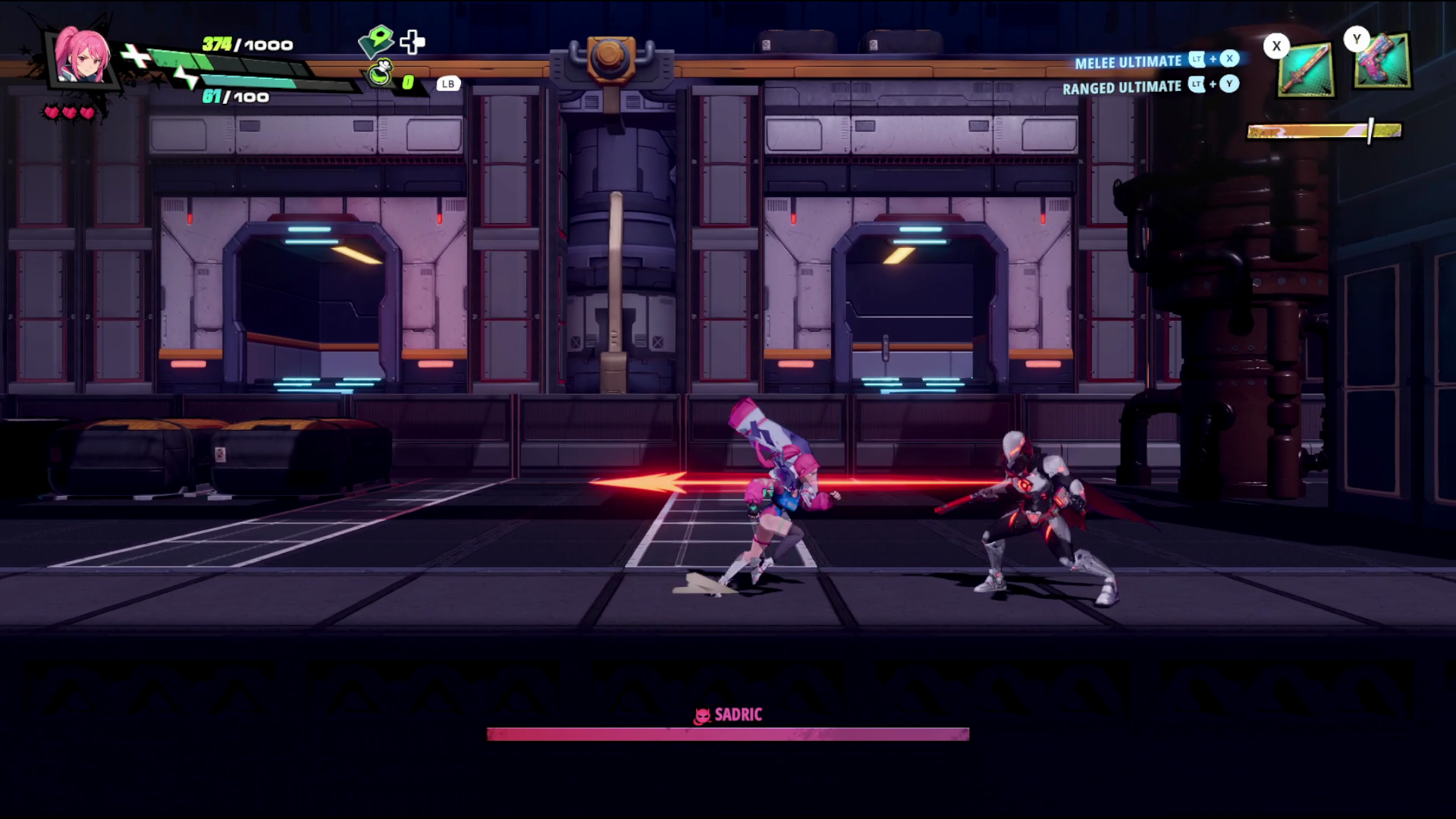Viewport: 1456px width, 819px height.
Task: Select the pink pistol ranged weapon slot
Action: click(x=1382, y=62)
